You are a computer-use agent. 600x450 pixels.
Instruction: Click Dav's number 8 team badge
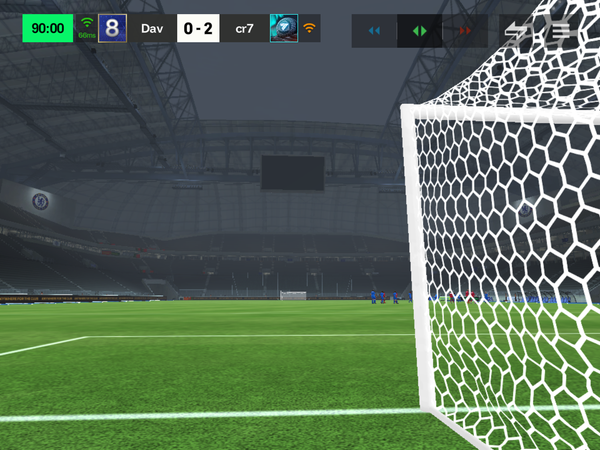click(112, 28)
